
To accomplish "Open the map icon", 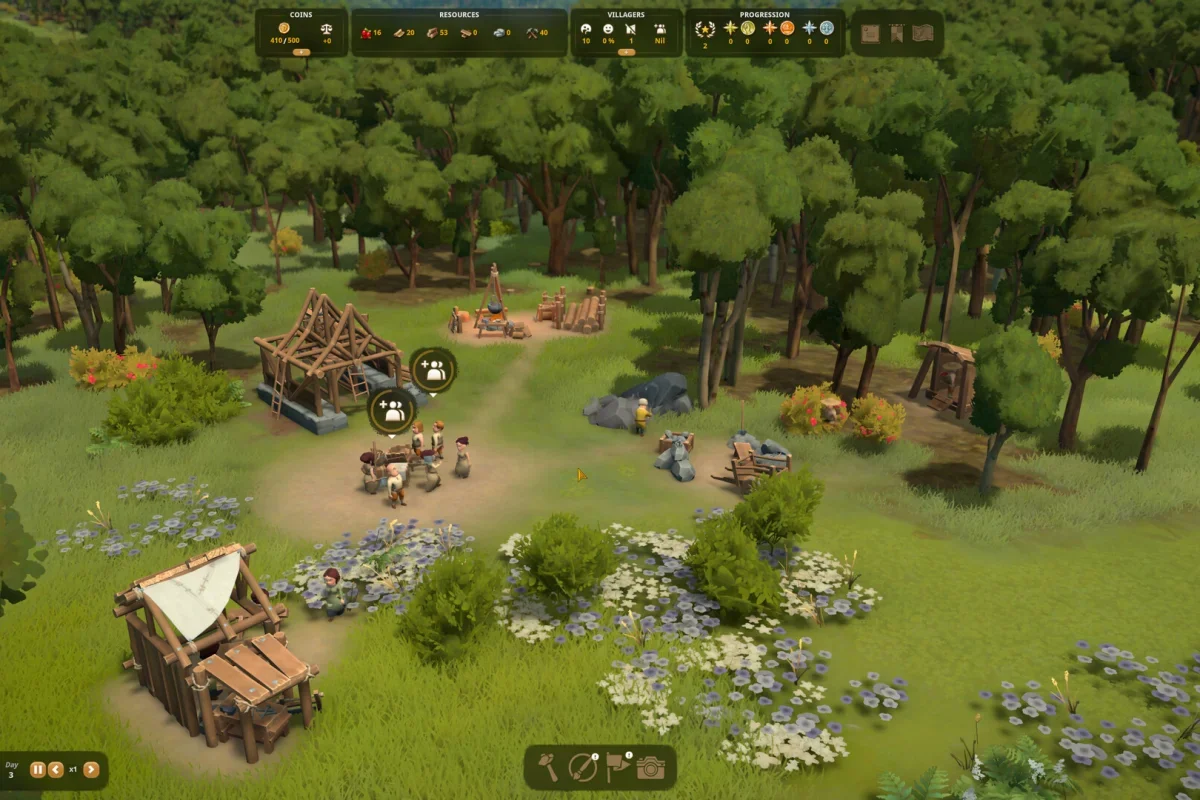I will coord(923,33).
